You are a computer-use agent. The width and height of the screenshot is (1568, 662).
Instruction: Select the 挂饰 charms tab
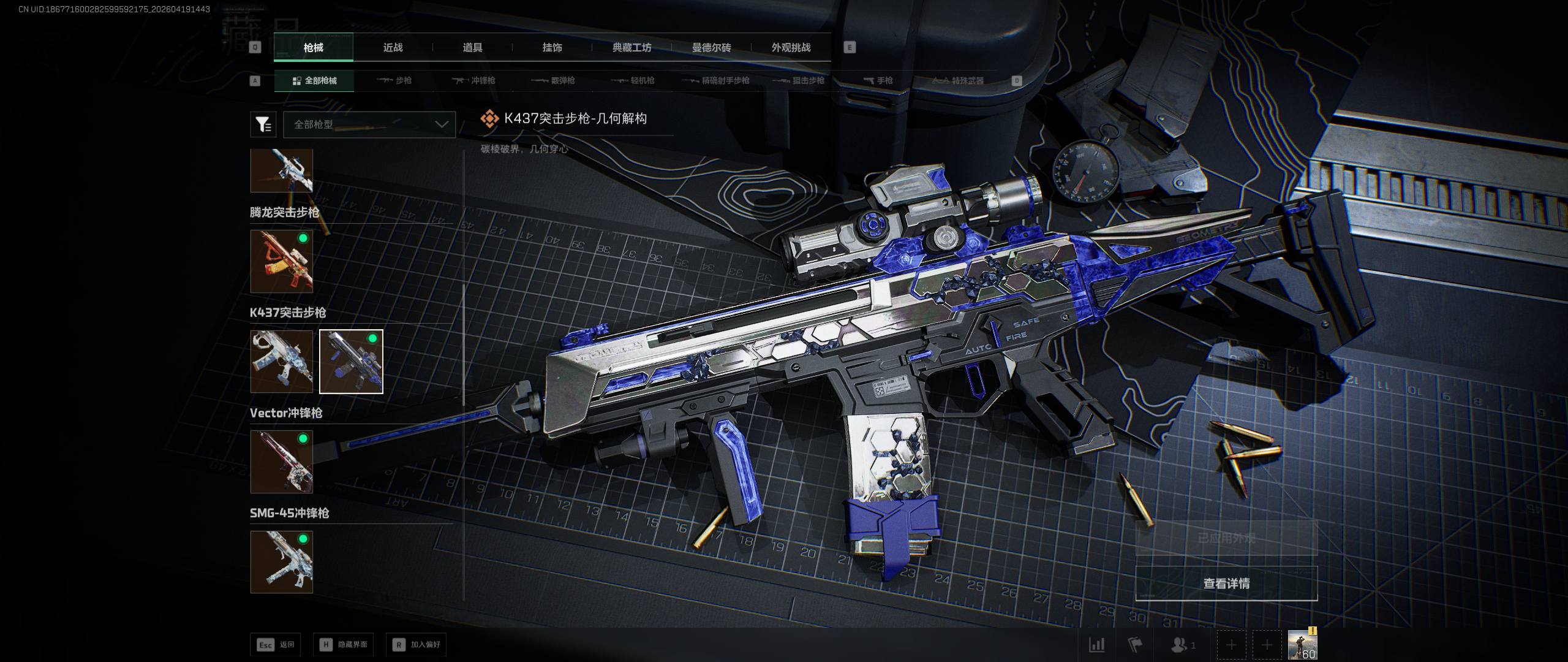(x=552, y=48)
